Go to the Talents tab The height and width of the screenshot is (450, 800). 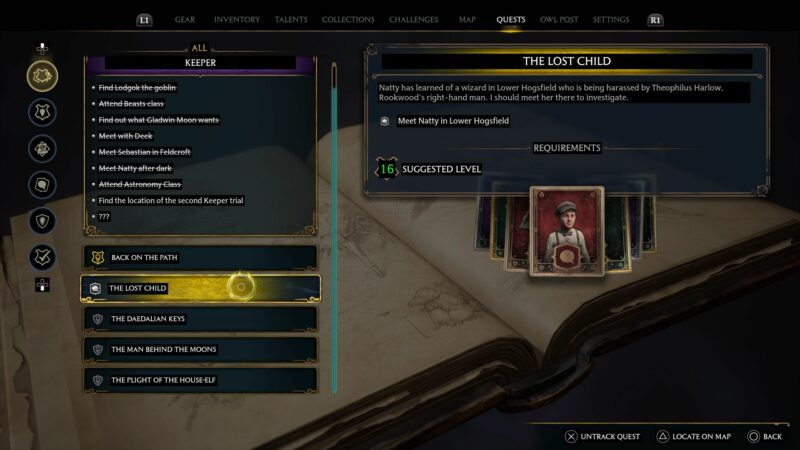coord(291,19)
